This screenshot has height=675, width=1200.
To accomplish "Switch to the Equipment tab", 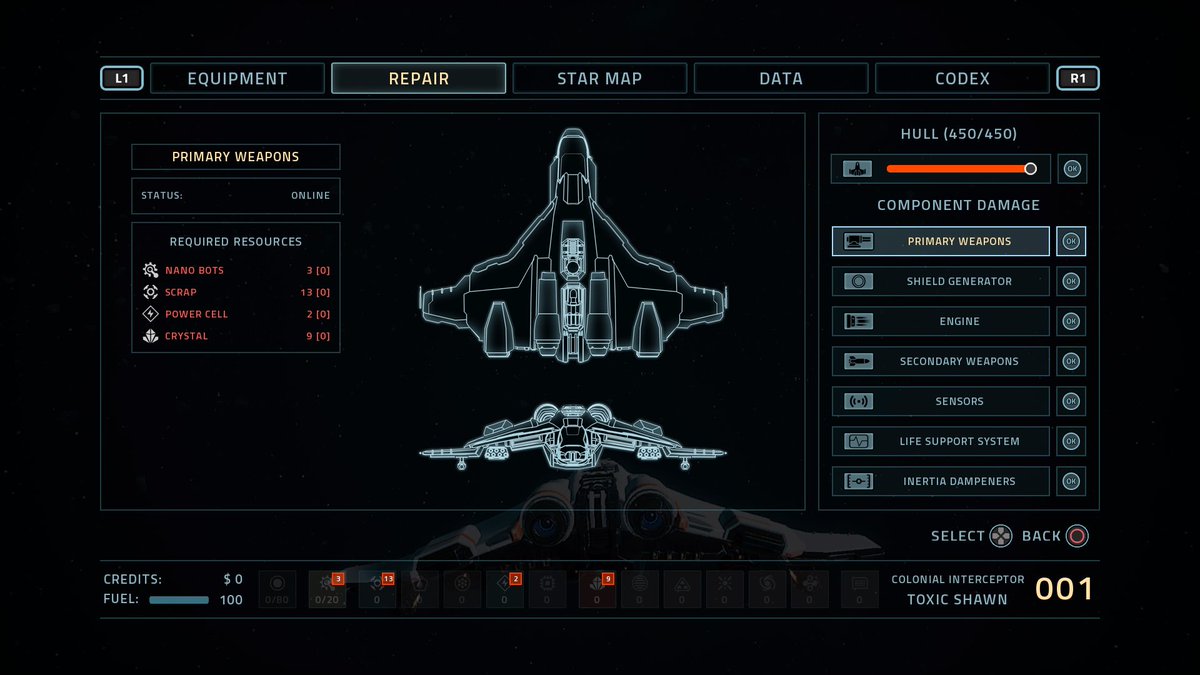I will coord(237,78).
